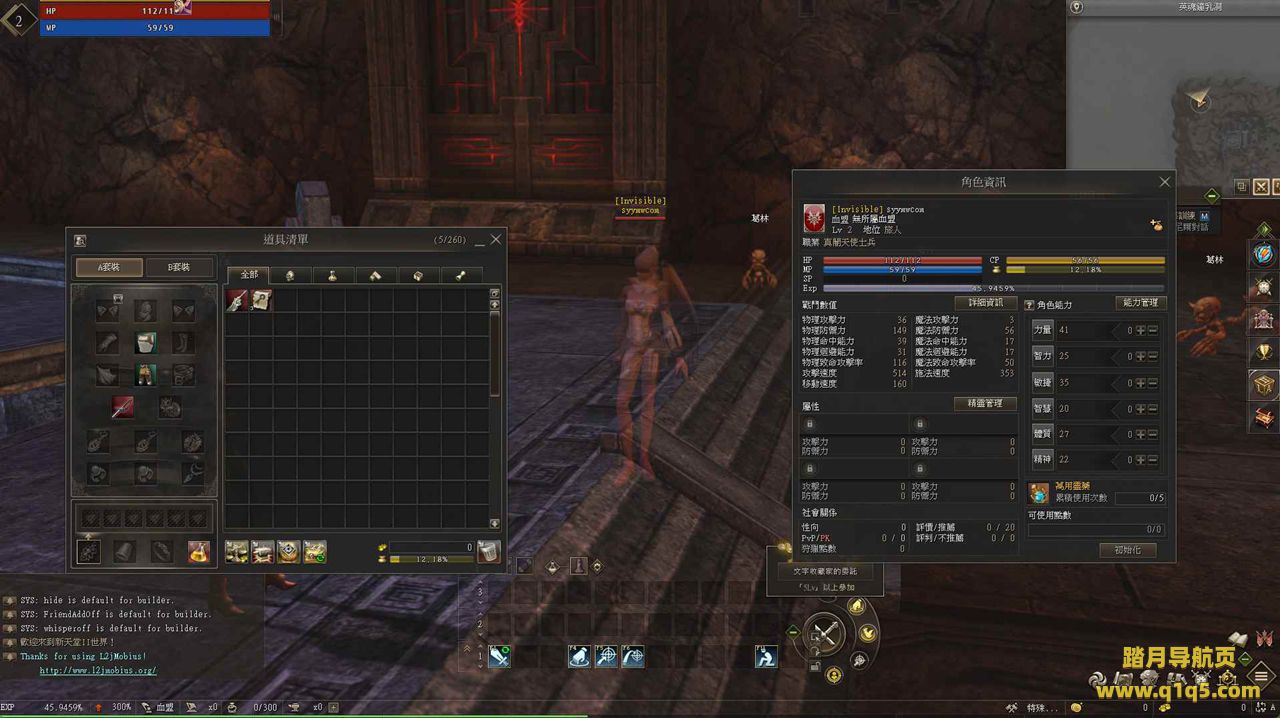Screen dimensions: 1280x718
Task: Open 能力管理 ability management
Action: pyautogui.click(x=1140, y=303)
